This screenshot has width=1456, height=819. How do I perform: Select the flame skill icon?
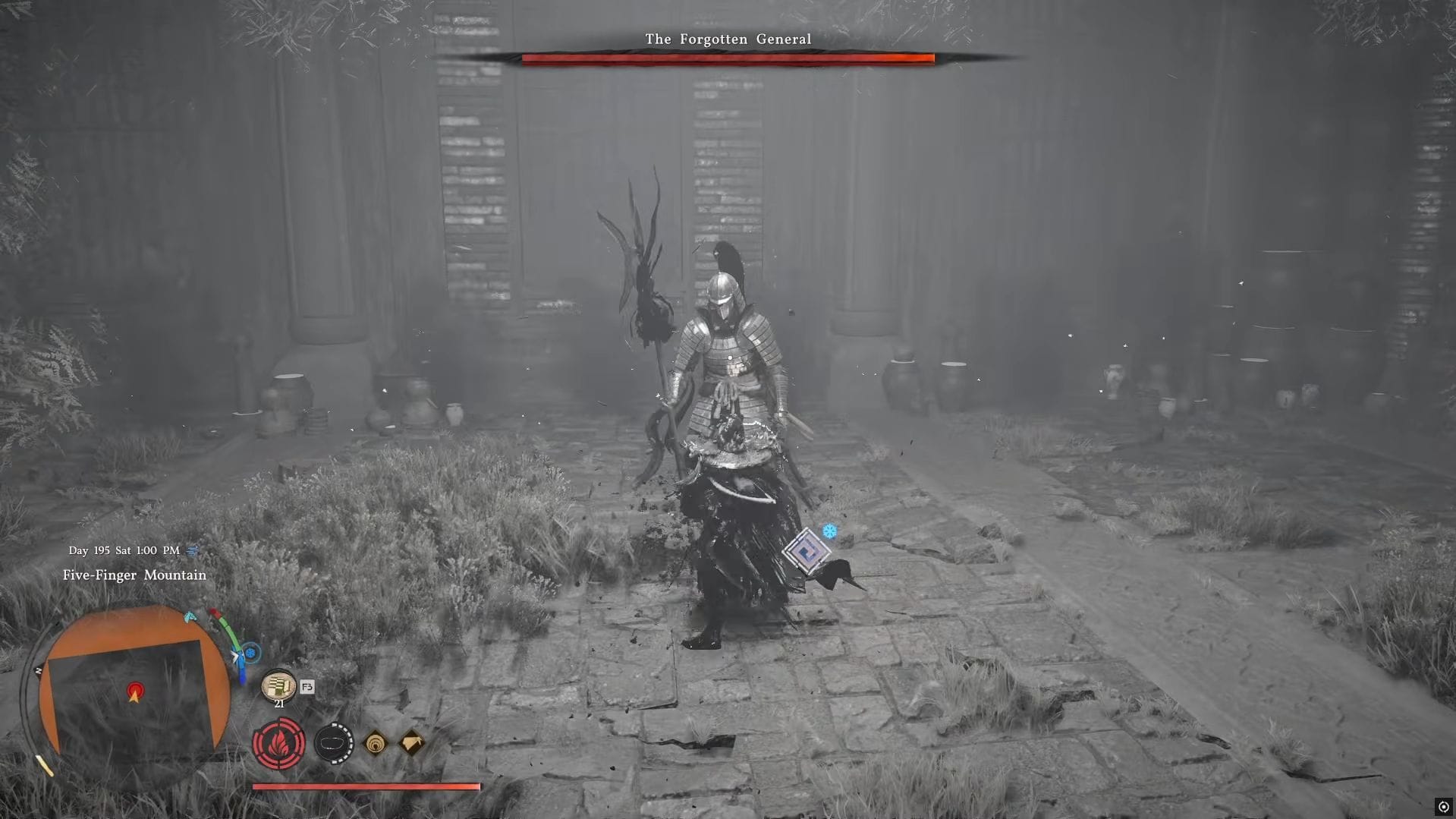point(278,745)
